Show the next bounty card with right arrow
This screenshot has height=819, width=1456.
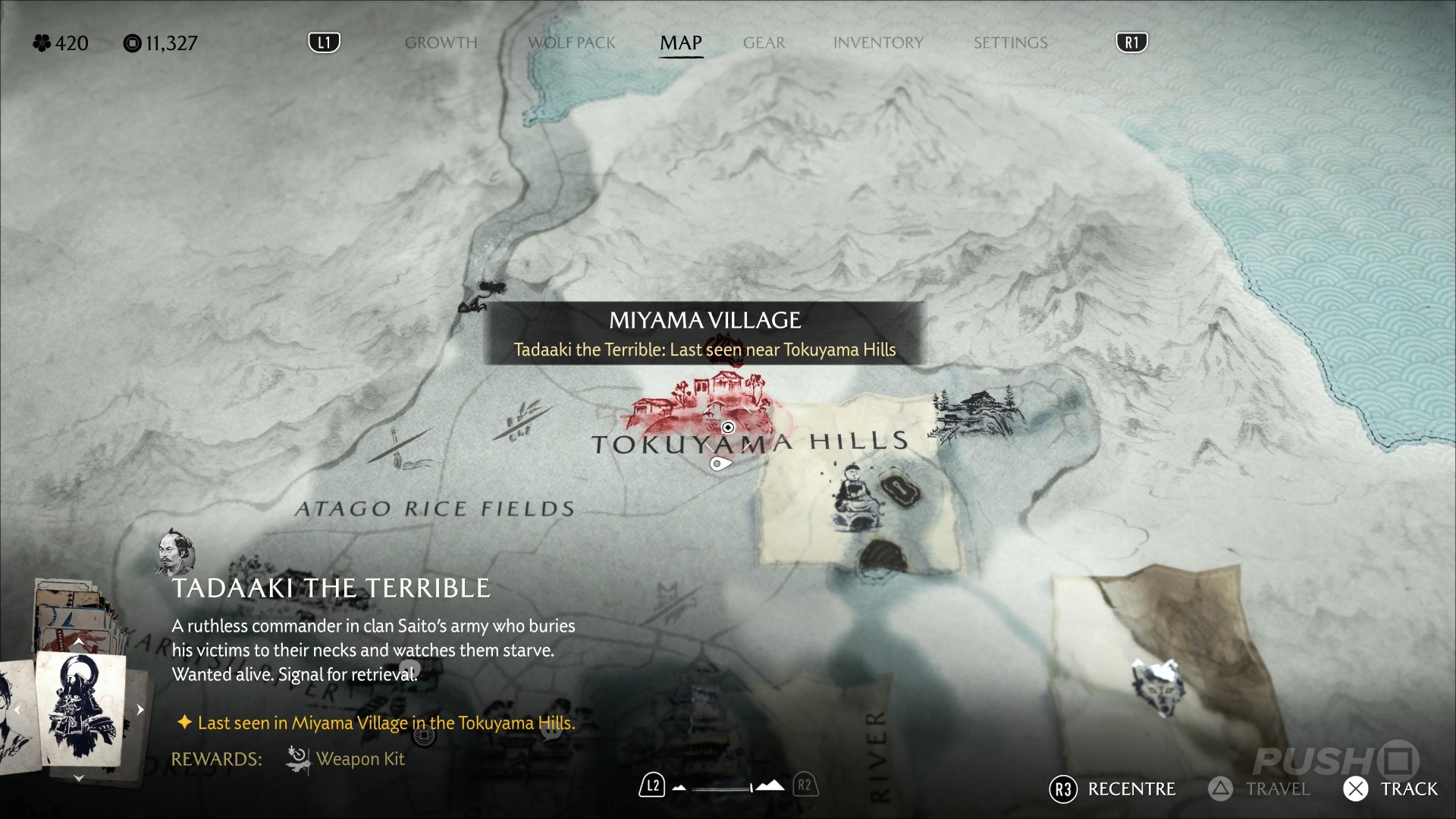click(140, 710)
